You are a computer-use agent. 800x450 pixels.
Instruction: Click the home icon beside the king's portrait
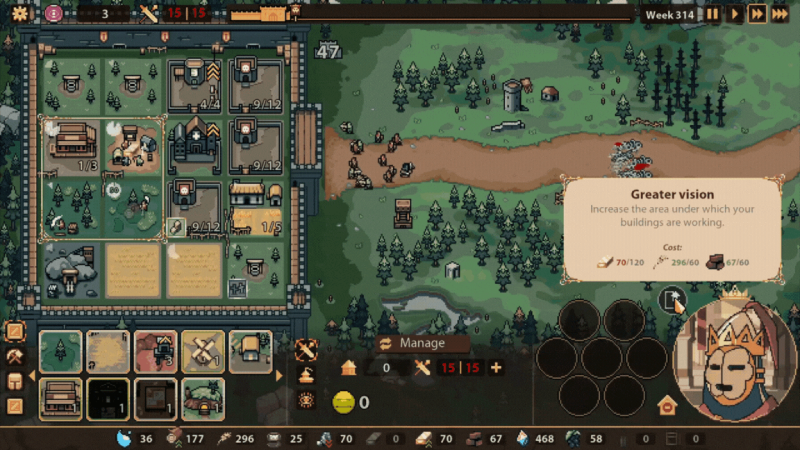pos(667,405)
